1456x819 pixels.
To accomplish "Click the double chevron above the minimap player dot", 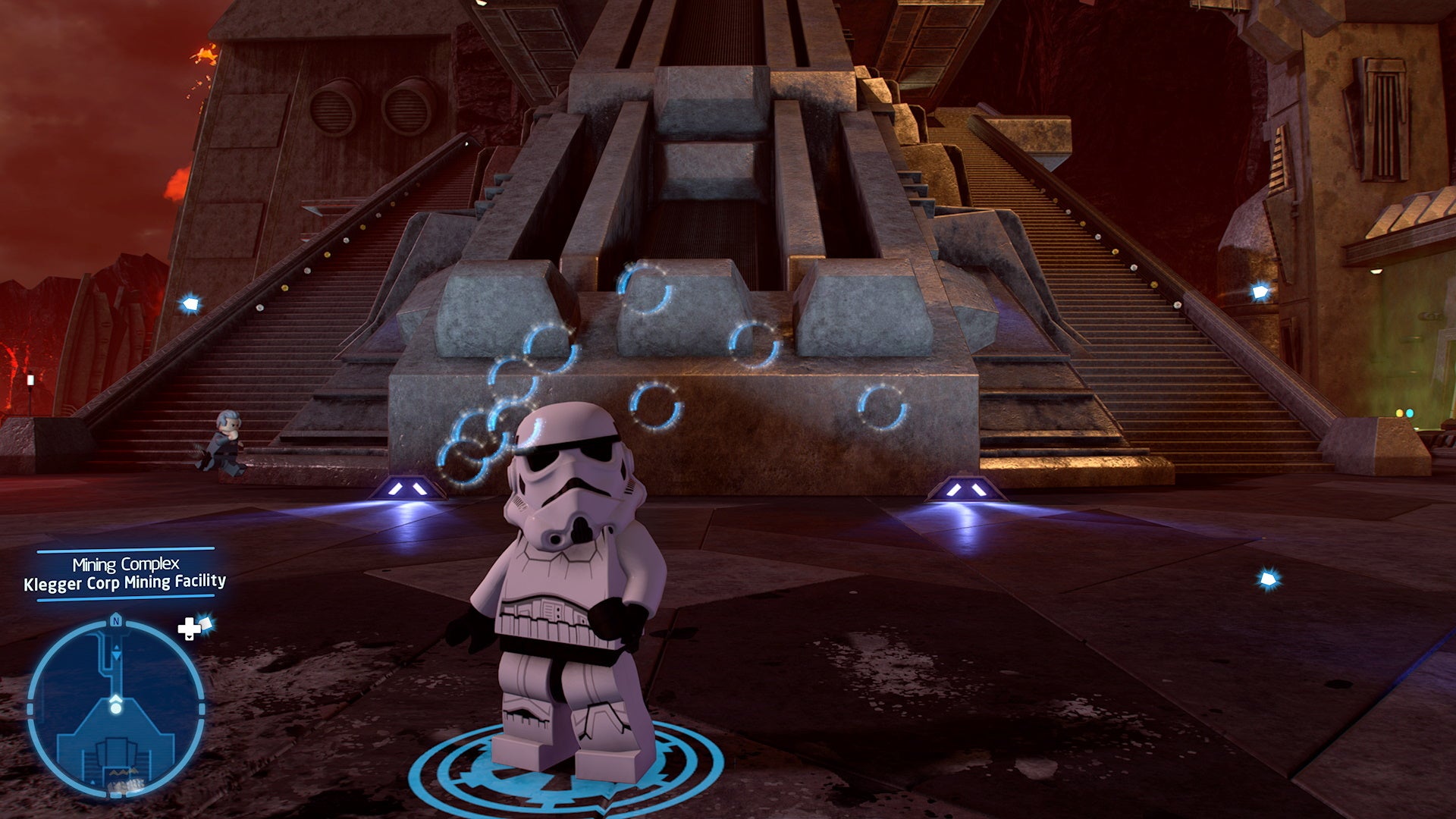I will coord(115,698).
